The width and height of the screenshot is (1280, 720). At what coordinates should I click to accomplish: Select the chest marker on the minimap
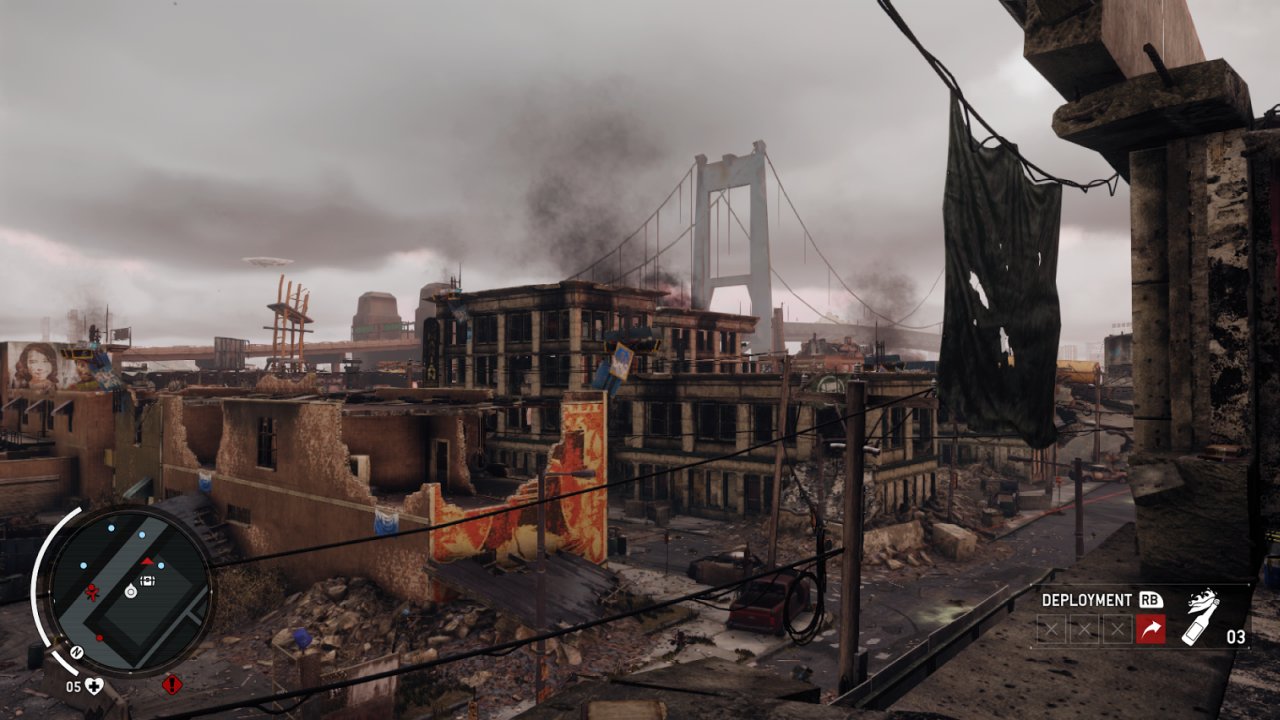click(x=148, y=579)
